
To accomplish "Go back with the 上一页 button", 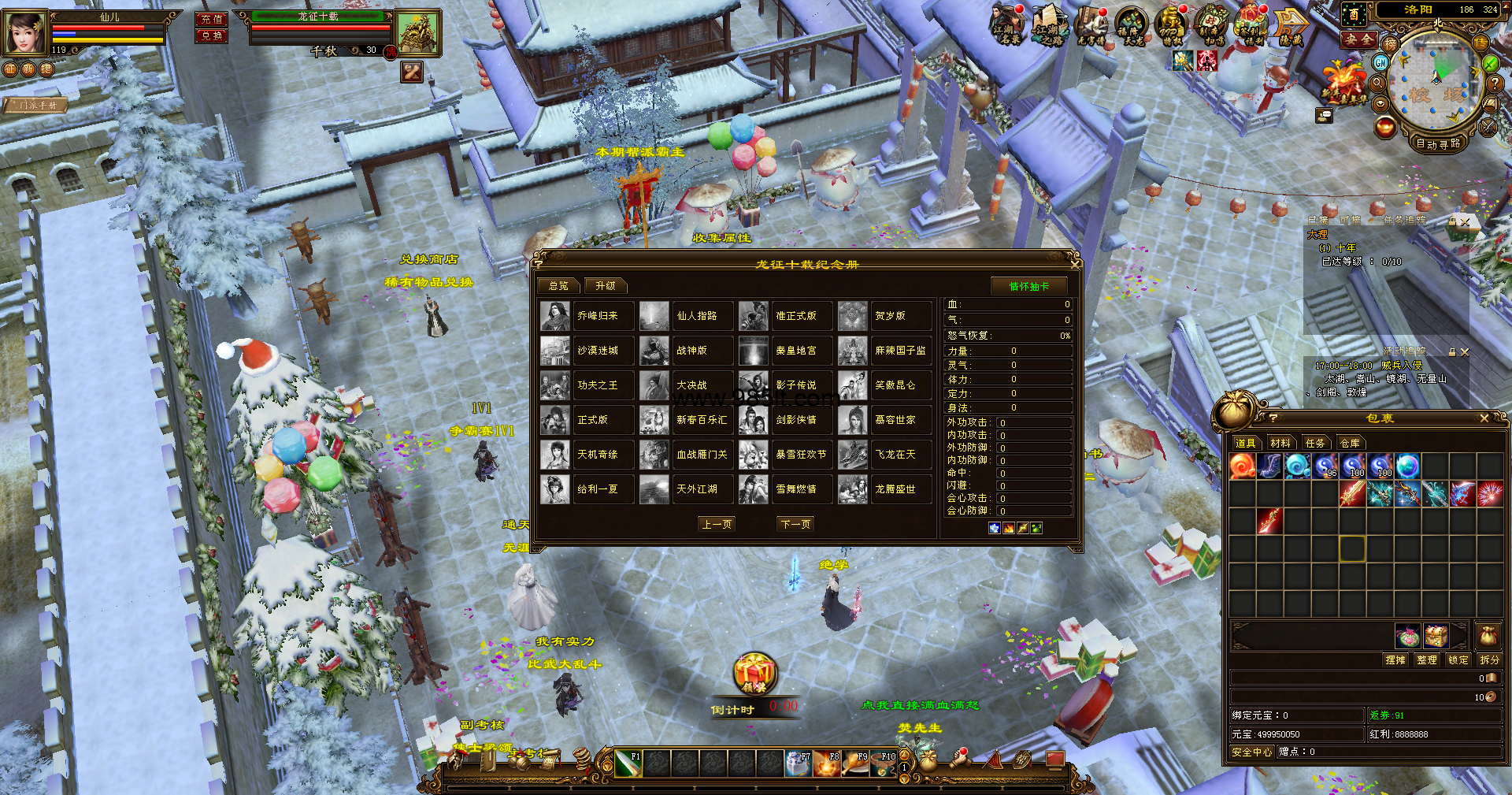I will [717, 524].
